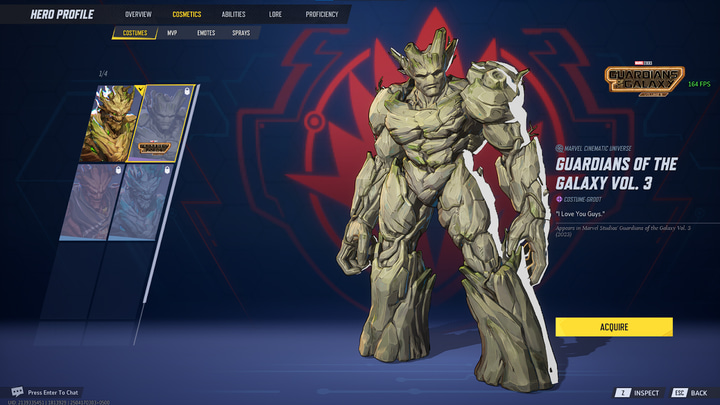Switch to the MVP sub-tab
The width and height of the screenshot is (720, 405).
172,33
